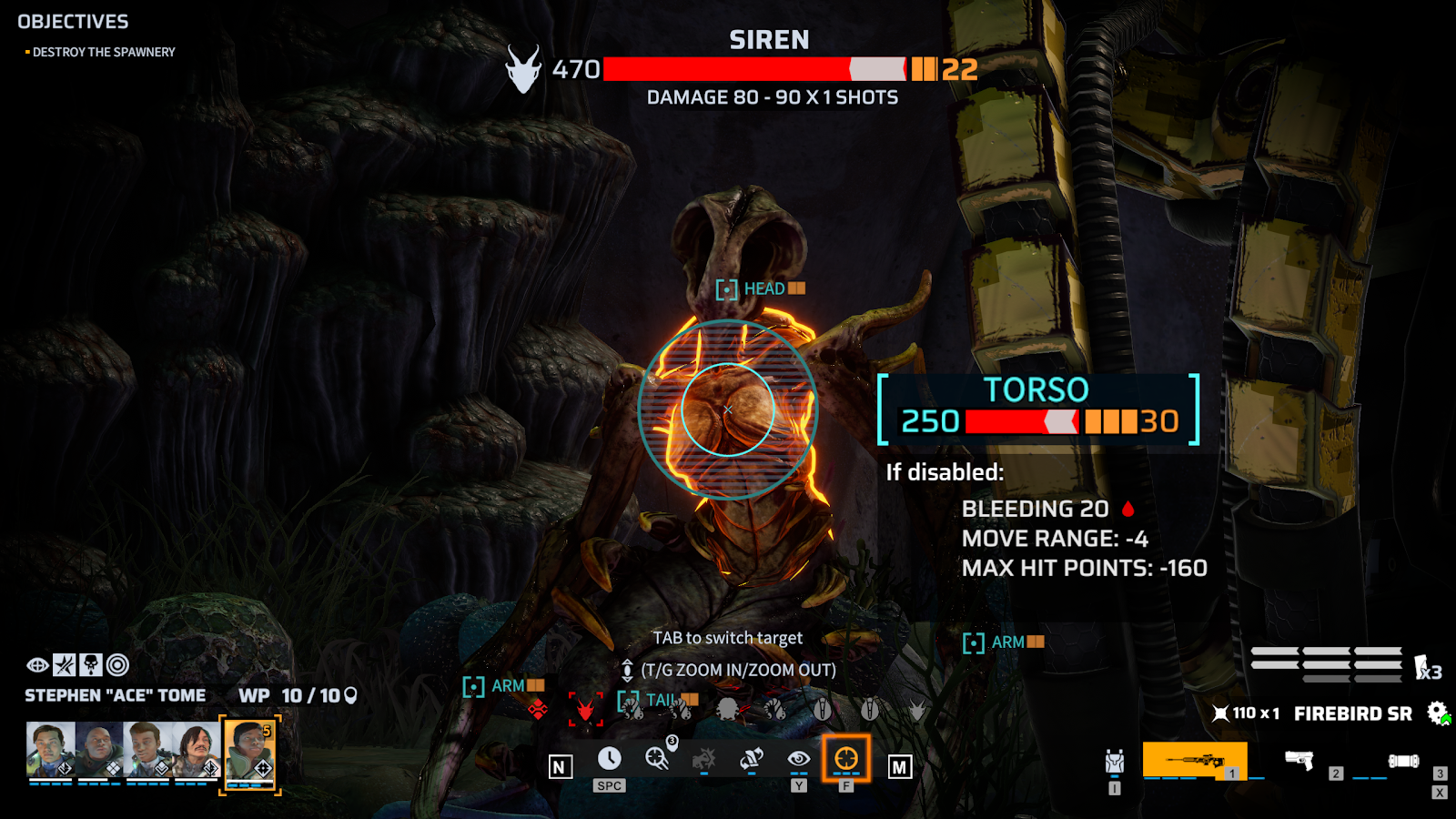This screenshot has width=1456, height=819.
Task: Select the grenade canister item slot
Action: pyautogui.click(x=1402, y=761)
